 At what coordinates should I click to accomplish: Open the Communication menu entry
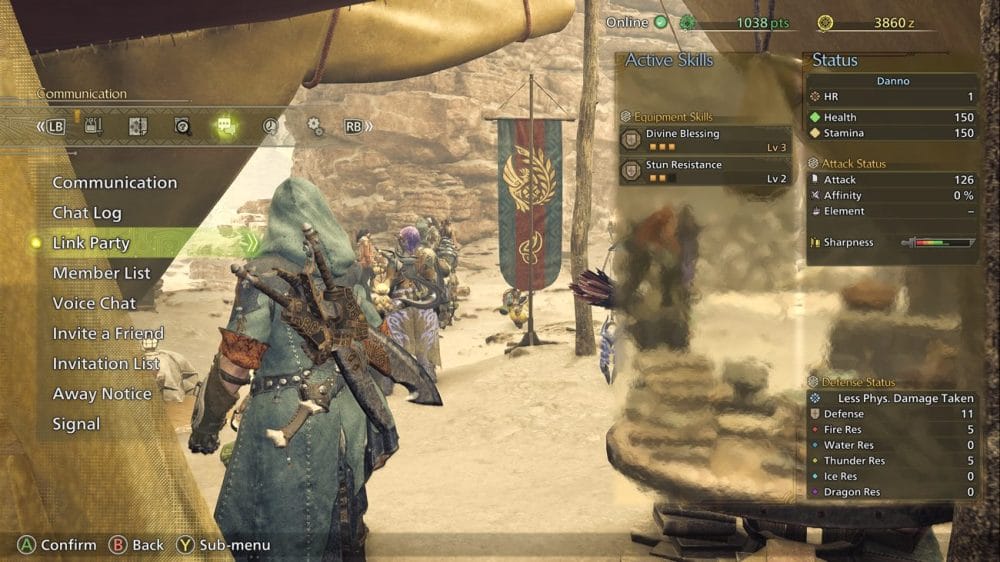[114, 183]
